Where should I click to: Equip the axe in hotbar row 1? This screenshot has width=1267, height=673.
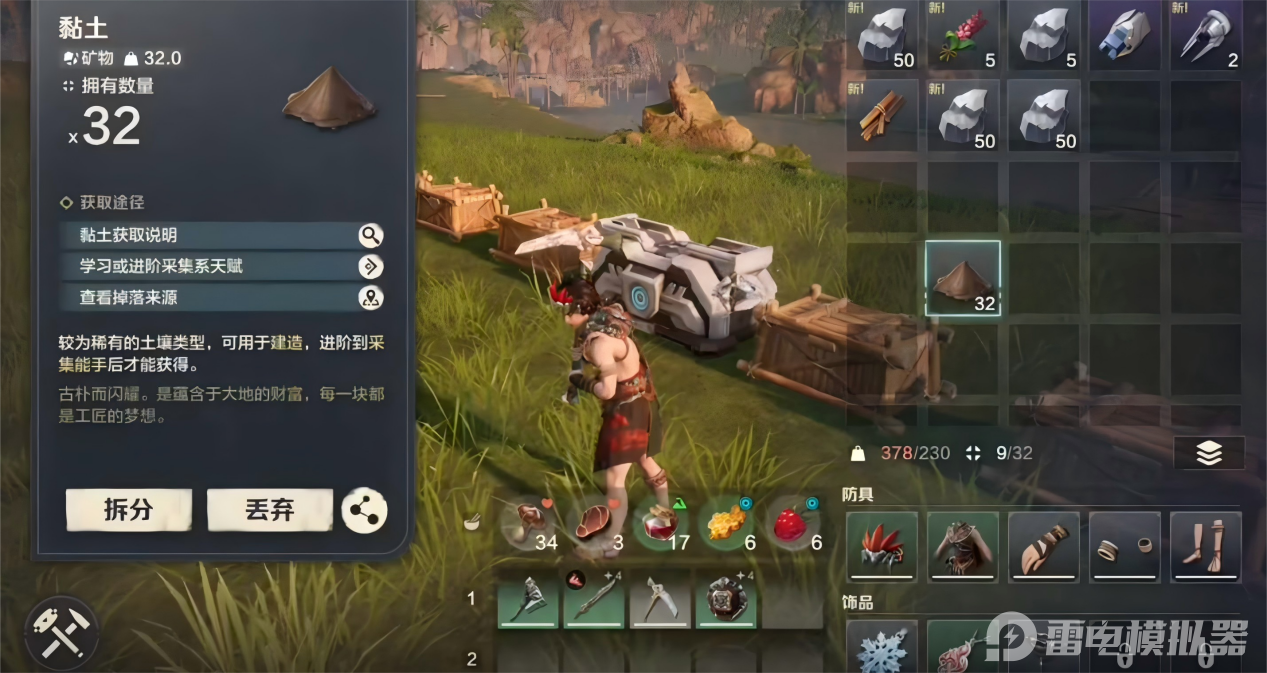tap(528, 599)
